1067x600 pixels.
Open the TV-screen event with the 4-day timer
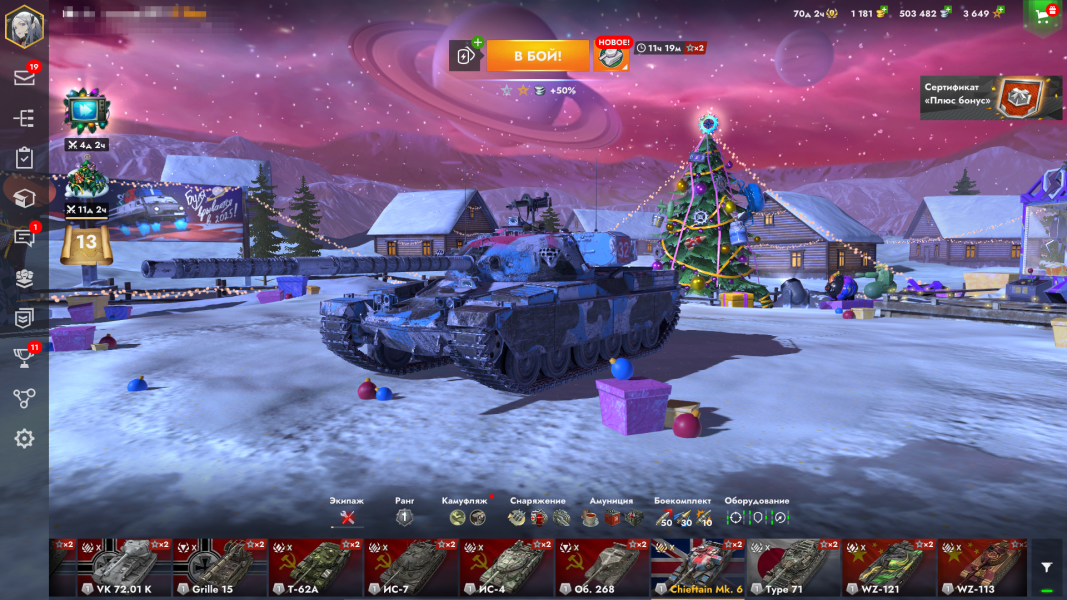[85, 110]
